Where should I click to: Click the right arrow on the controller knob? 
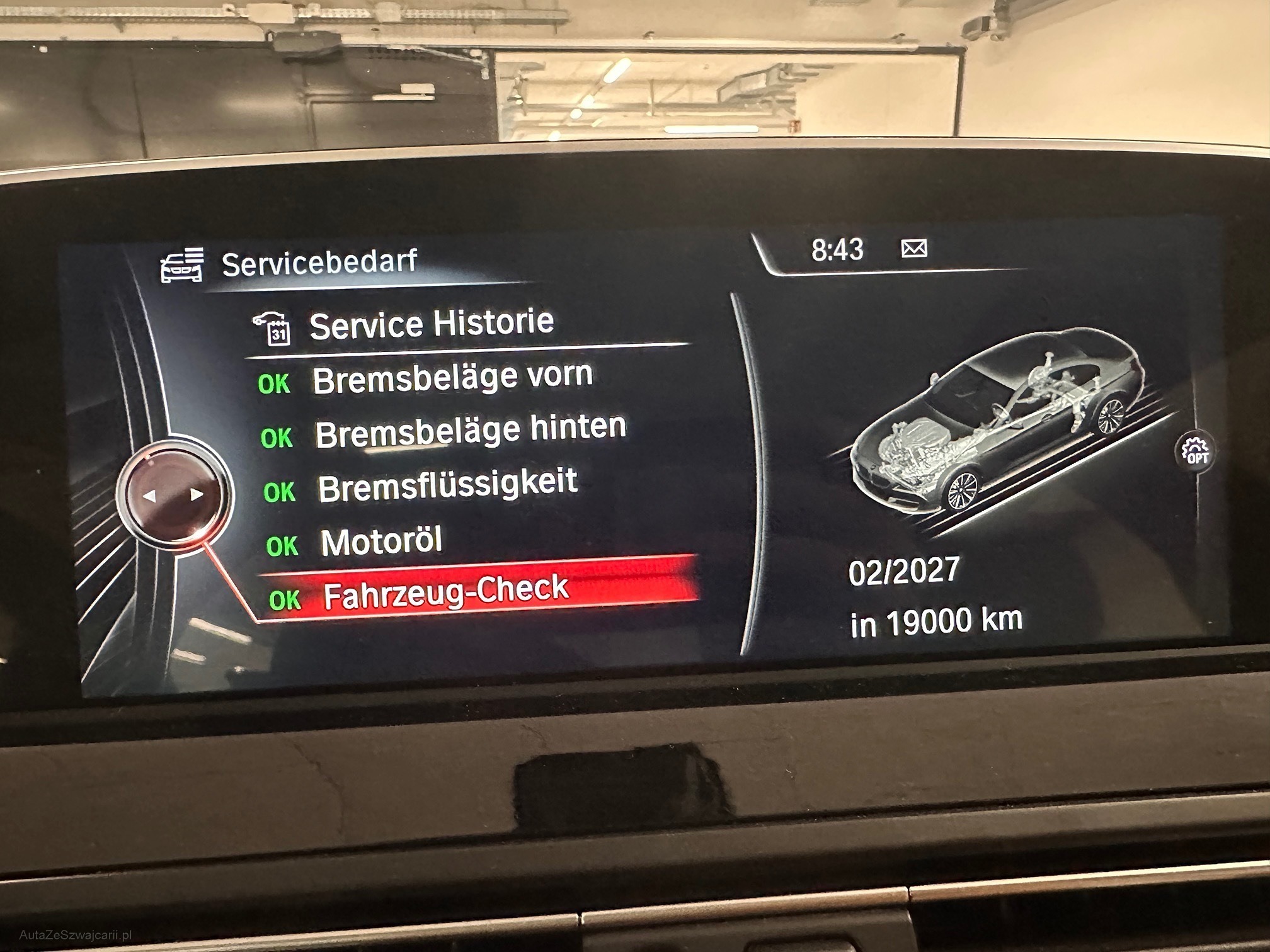click(x=197, y=495)
